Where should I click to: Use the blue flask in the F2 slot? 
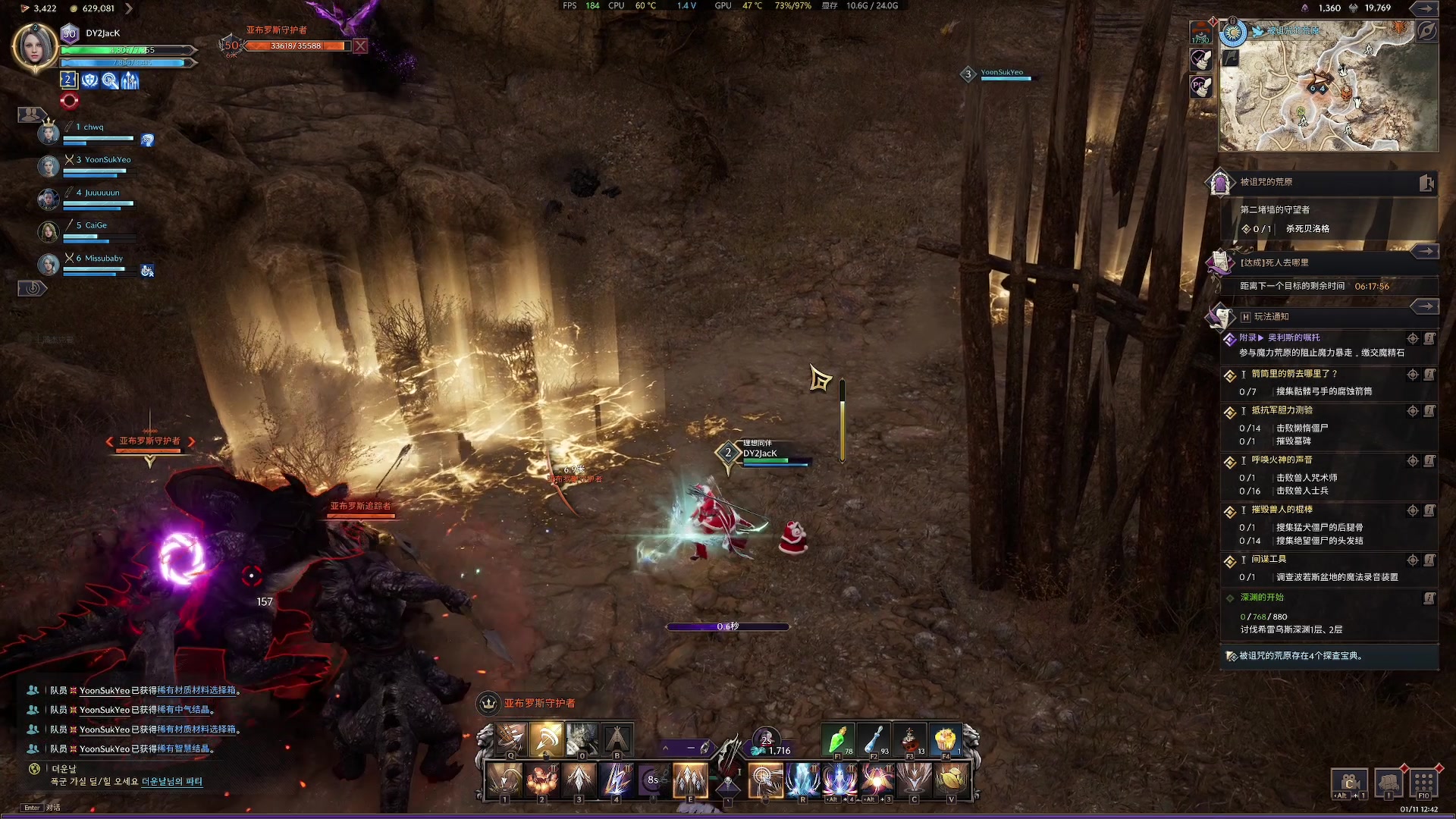[x=874, y=739]
